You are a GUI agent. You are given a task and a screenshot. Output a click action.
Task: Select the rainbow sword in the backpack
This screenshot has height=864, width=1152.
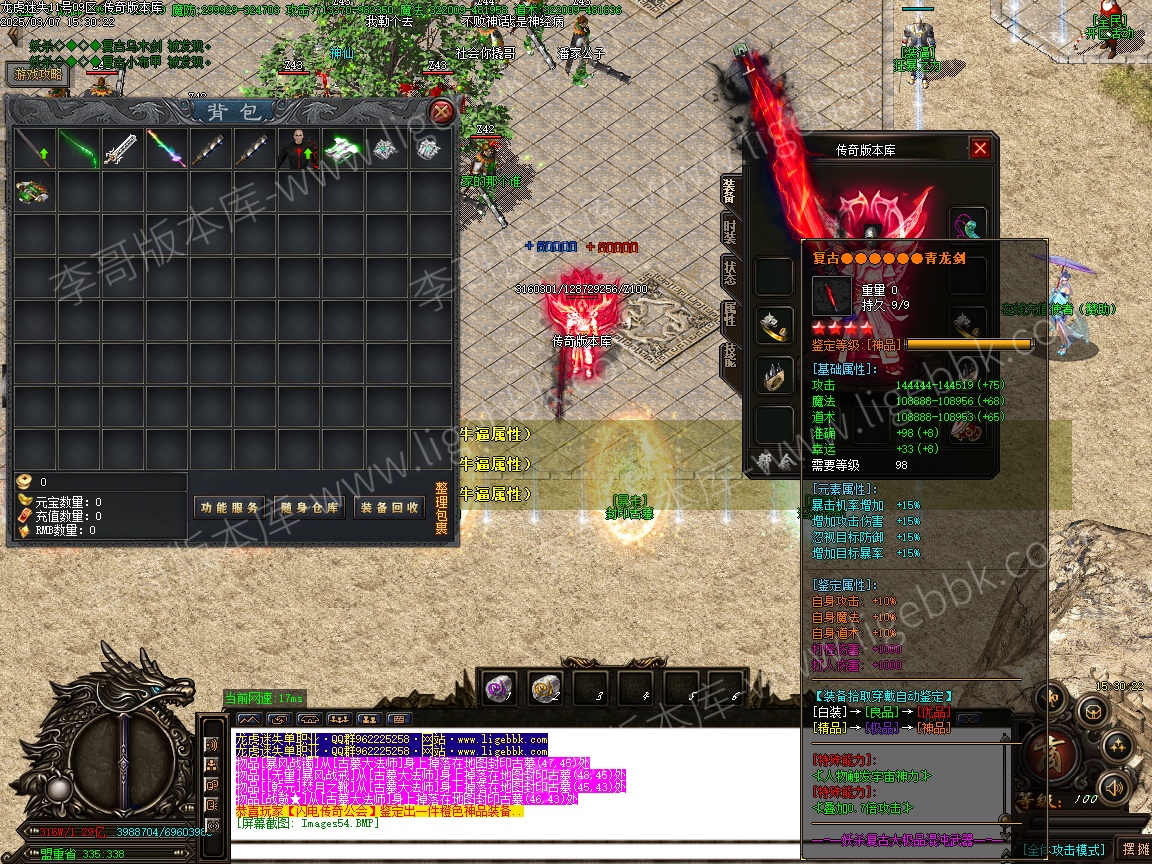pyautogui.click(x=166, y=149)
